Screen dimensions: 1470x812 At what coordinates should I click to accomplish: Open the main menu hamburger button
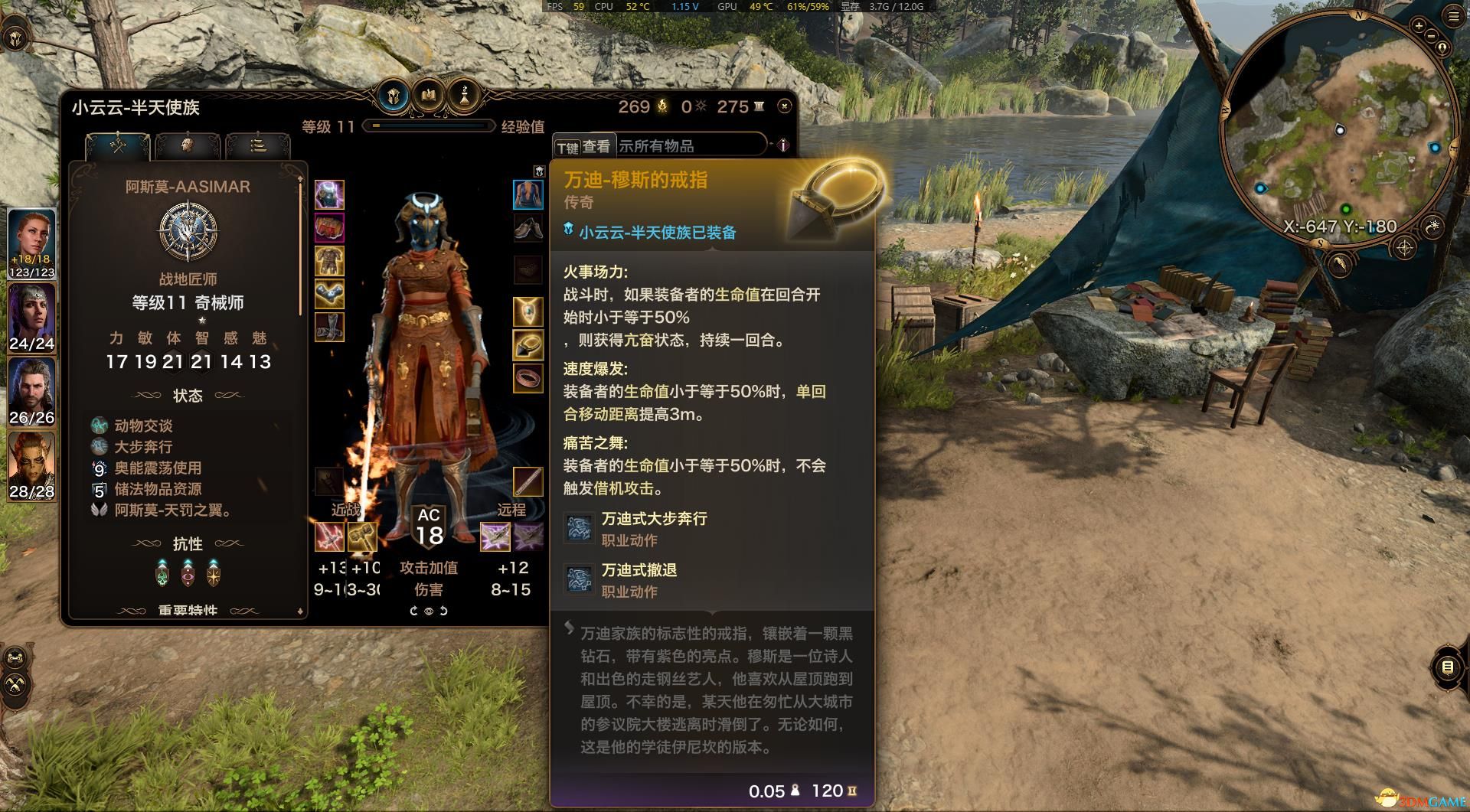point(1453,17)
